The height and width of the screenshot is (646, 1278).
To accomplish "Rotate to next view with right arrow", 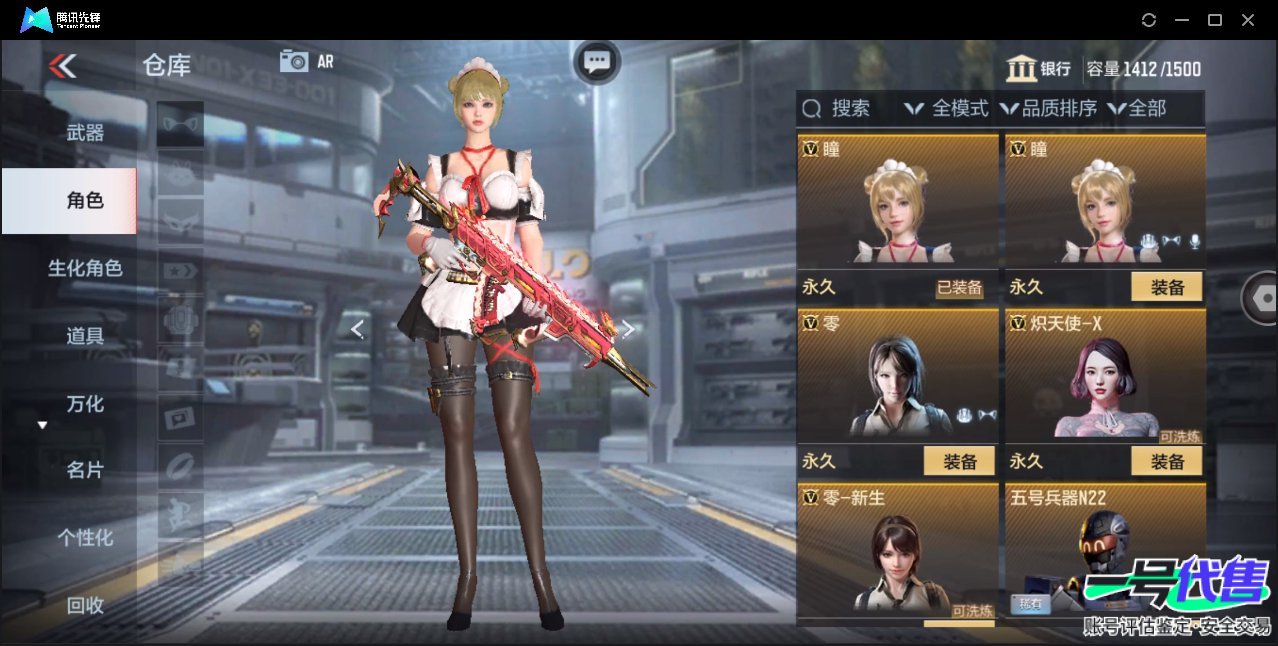I will click(x=628, y=329).
